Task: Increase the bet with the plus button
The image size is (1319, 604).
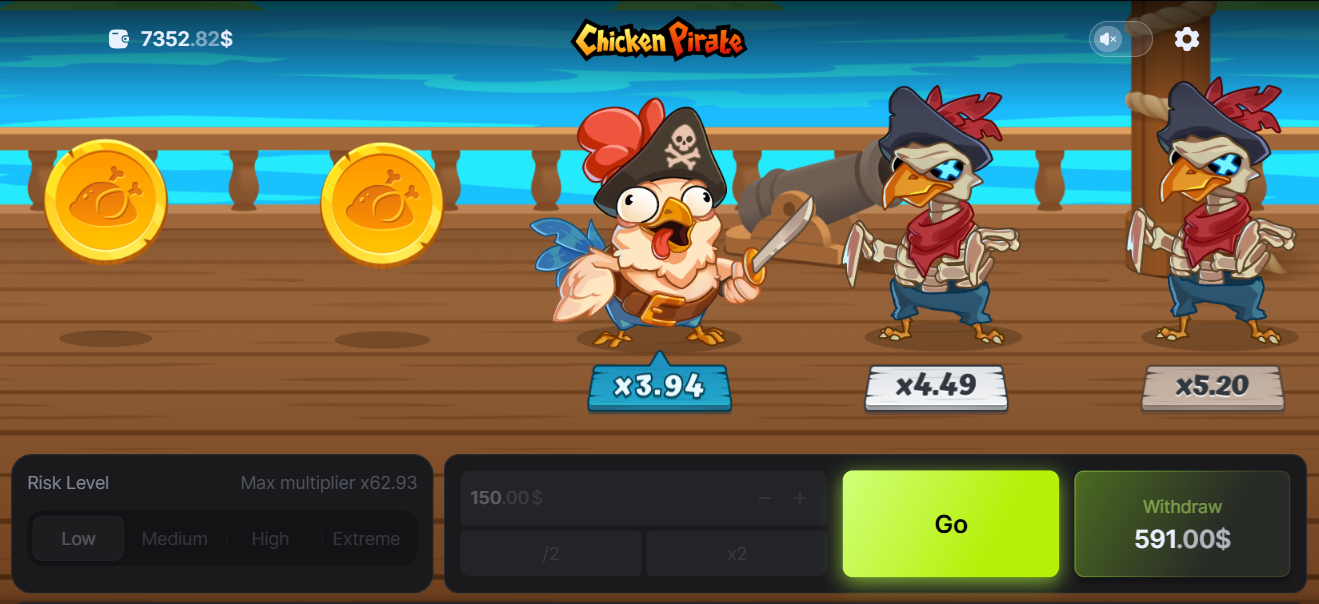Action: point(800,498)
